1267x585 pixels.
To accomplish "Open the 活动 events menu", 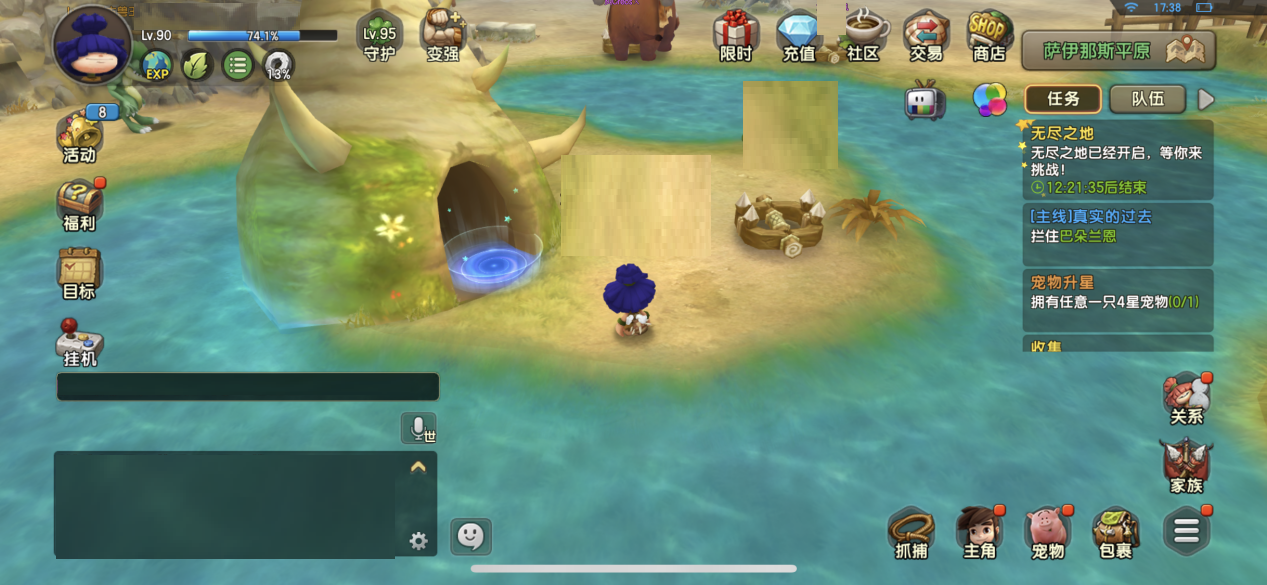I will [79, 137].
